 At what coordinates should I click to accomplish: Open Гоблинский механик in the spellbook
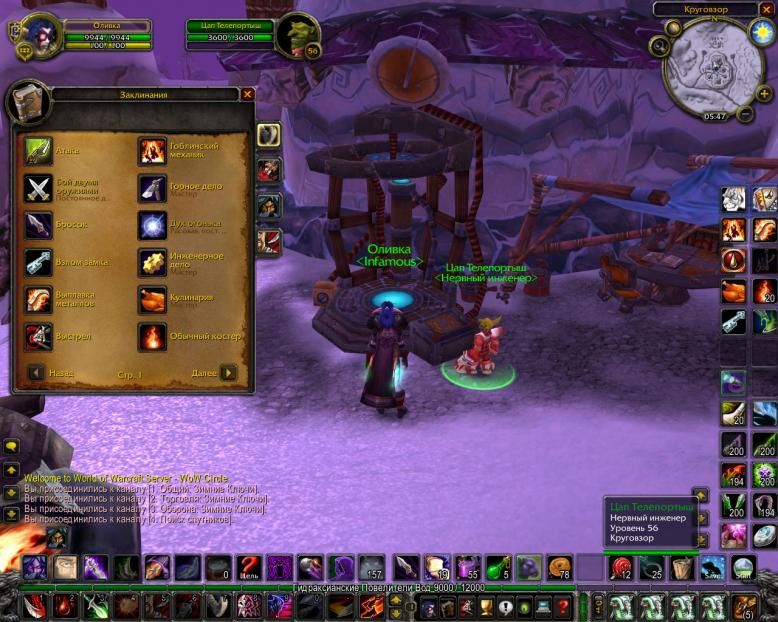click(x=152, y=151)
